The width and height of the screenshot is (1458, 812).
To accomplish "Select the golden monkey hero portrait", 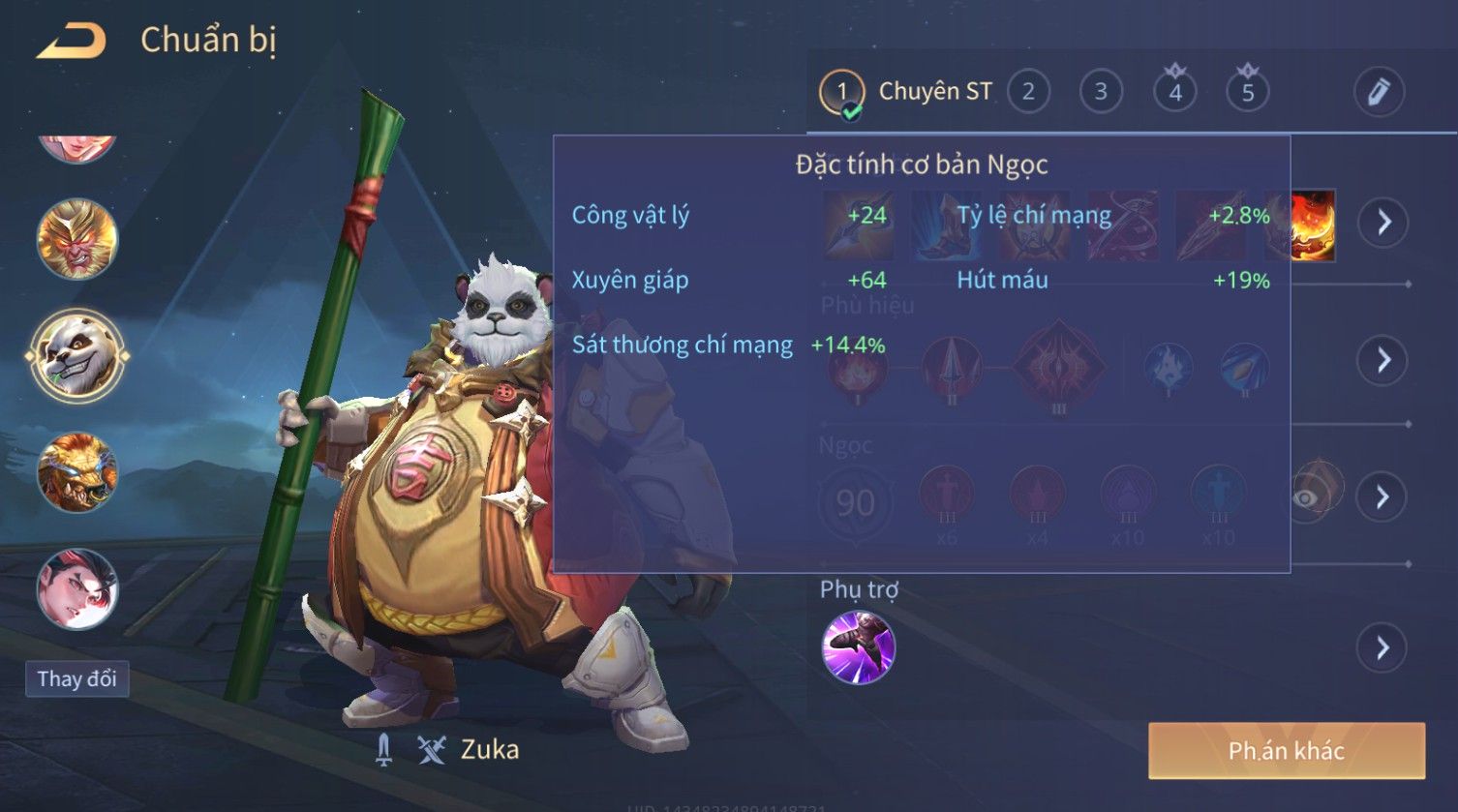I will 77,238.
